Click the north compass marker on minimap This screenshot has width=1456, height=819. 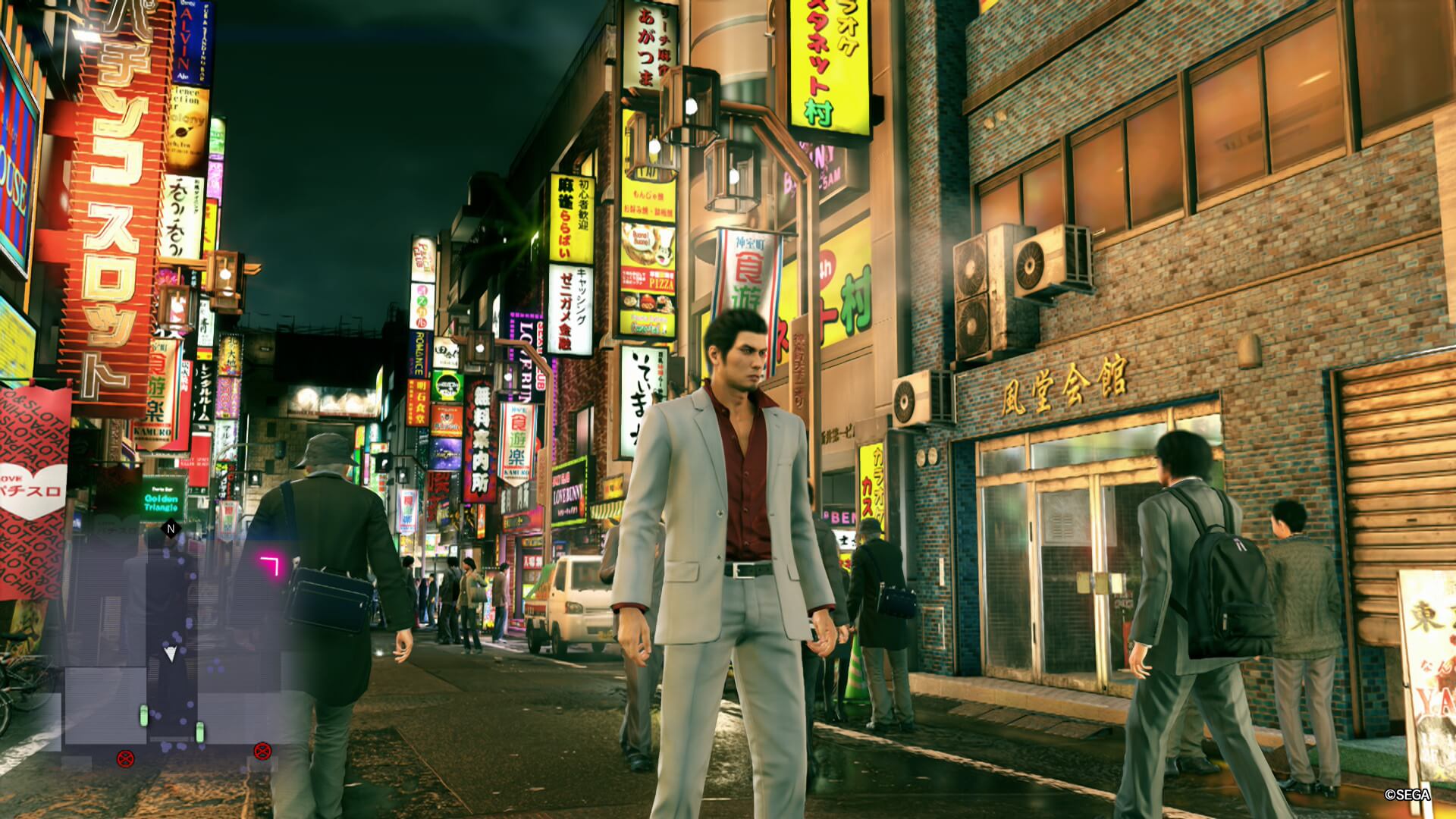click(171, 529)
